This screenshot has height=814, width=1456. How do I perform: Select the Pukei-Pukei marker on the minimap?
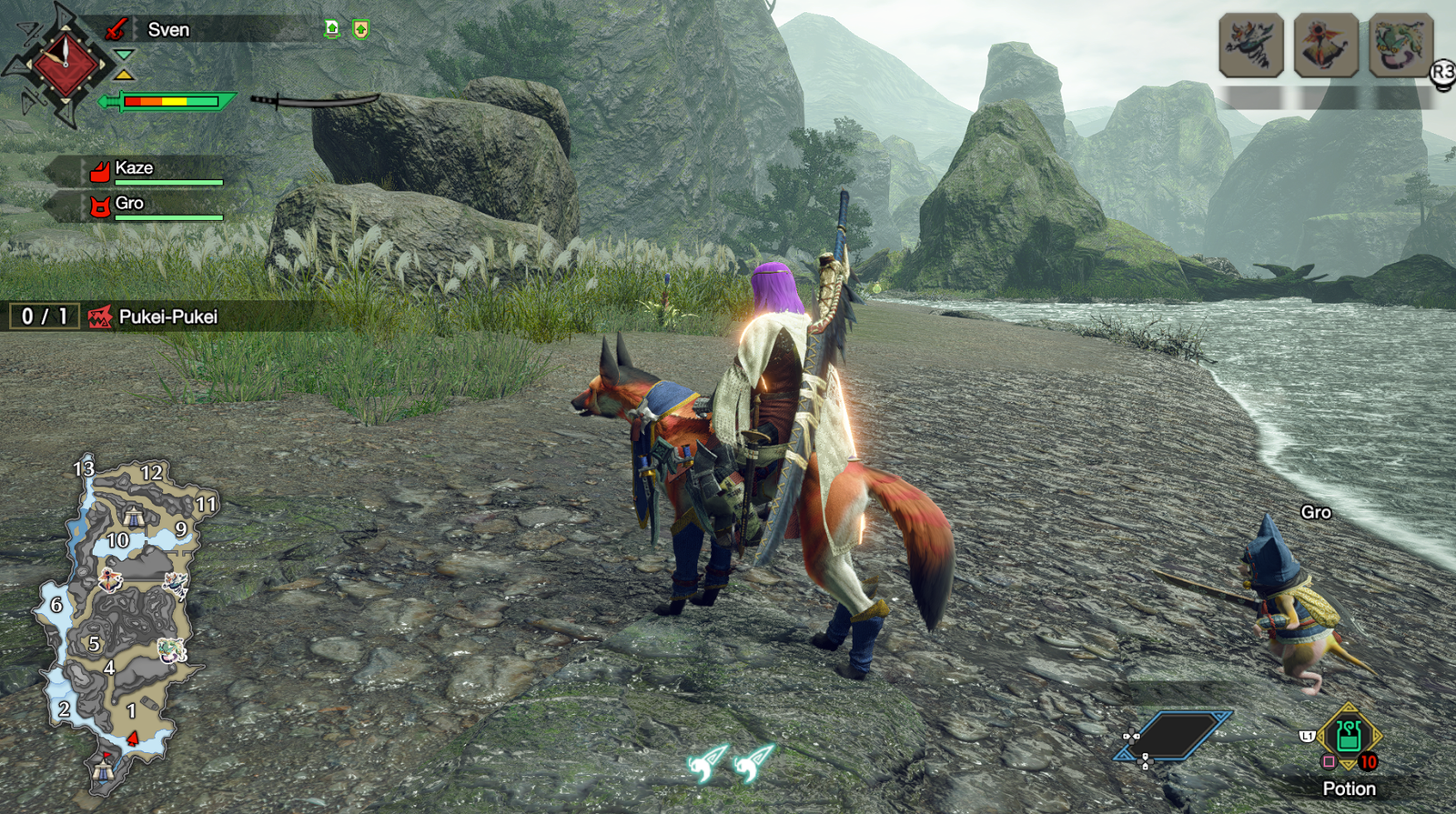pyautogui.click(x=169, y=649)
